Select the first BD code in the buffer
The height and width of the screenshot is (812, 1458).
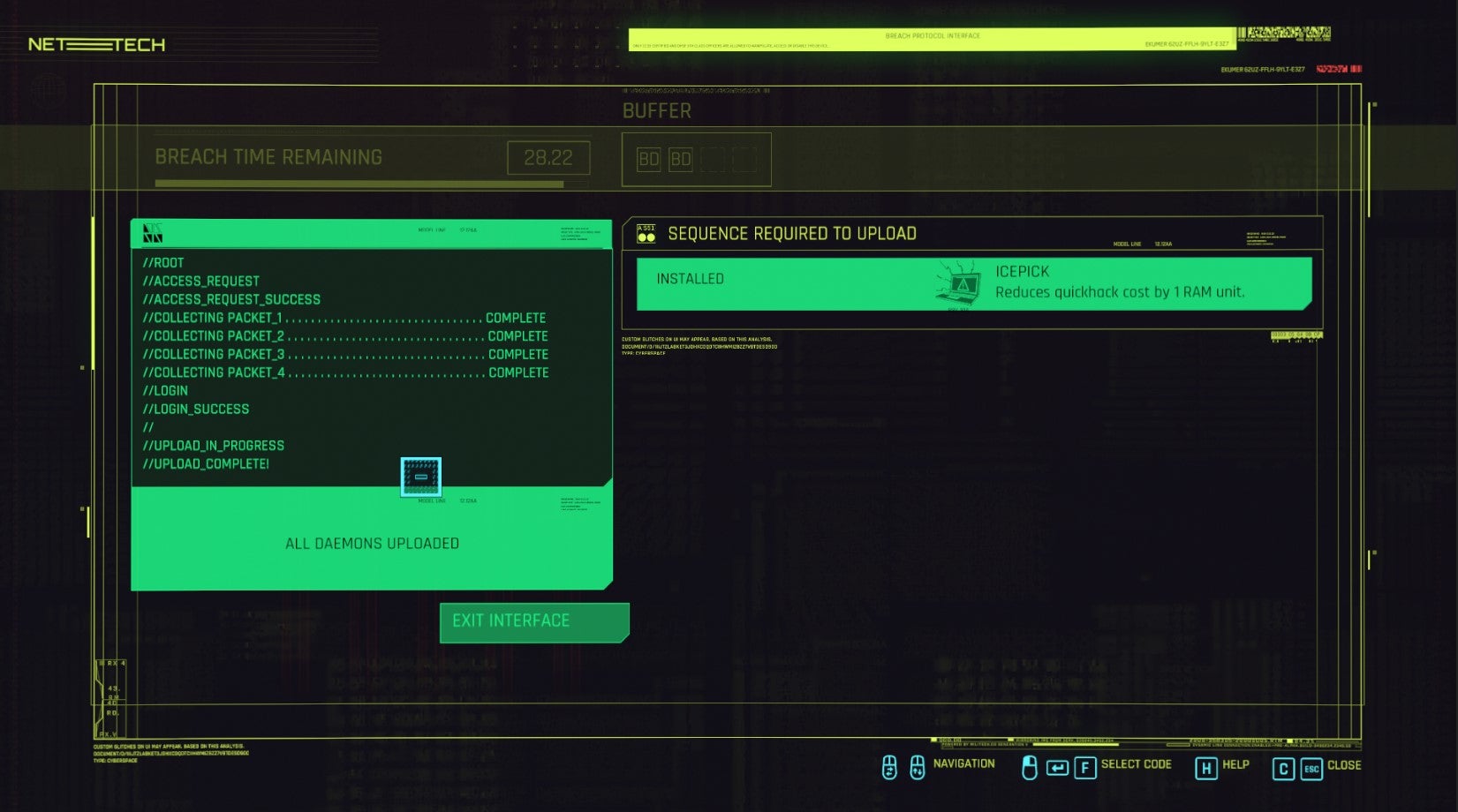[647, 160]
